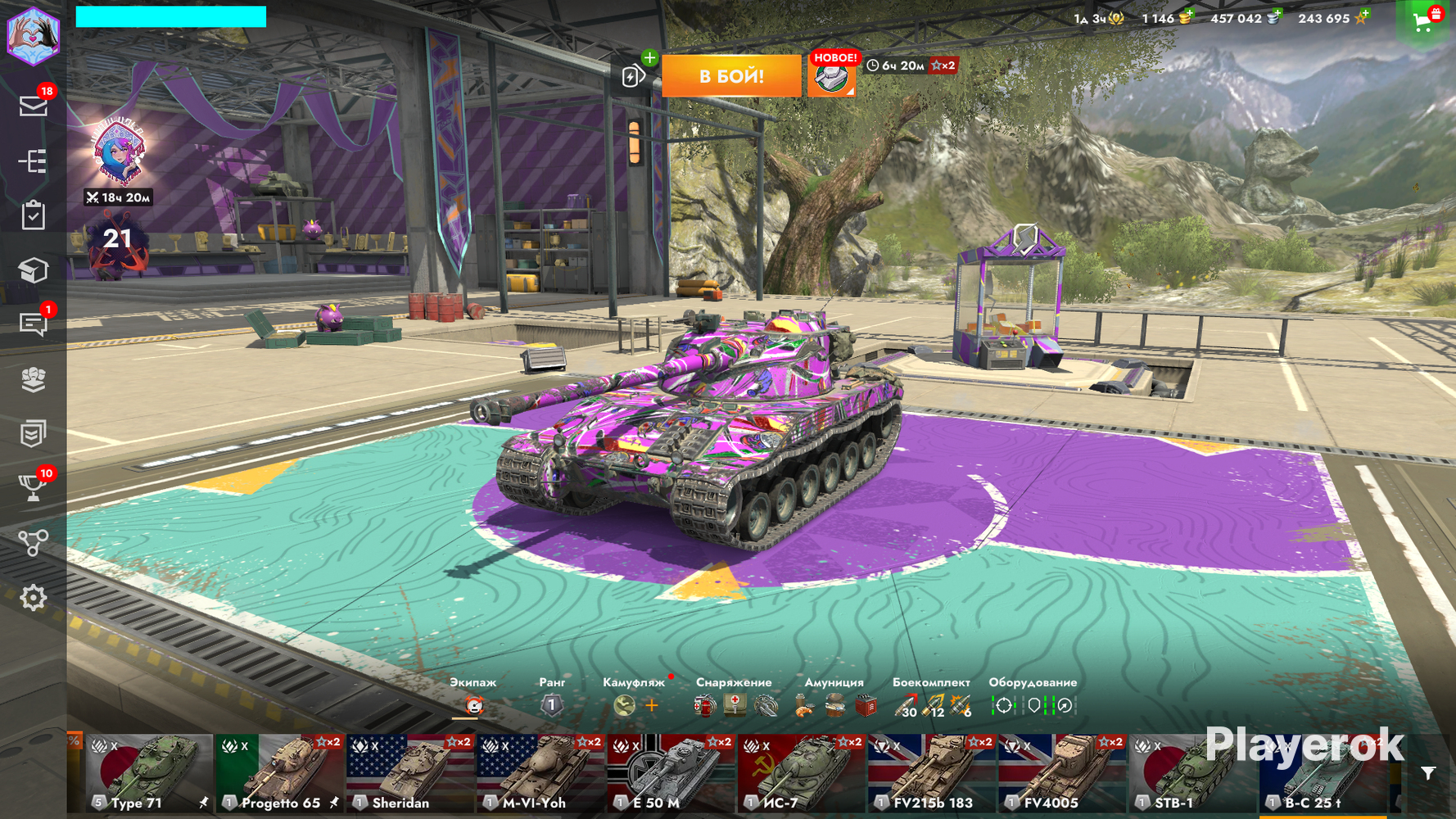Start a battle with В БОЙ! button
Screen dimensions: 1456x819
click(730, 76)
